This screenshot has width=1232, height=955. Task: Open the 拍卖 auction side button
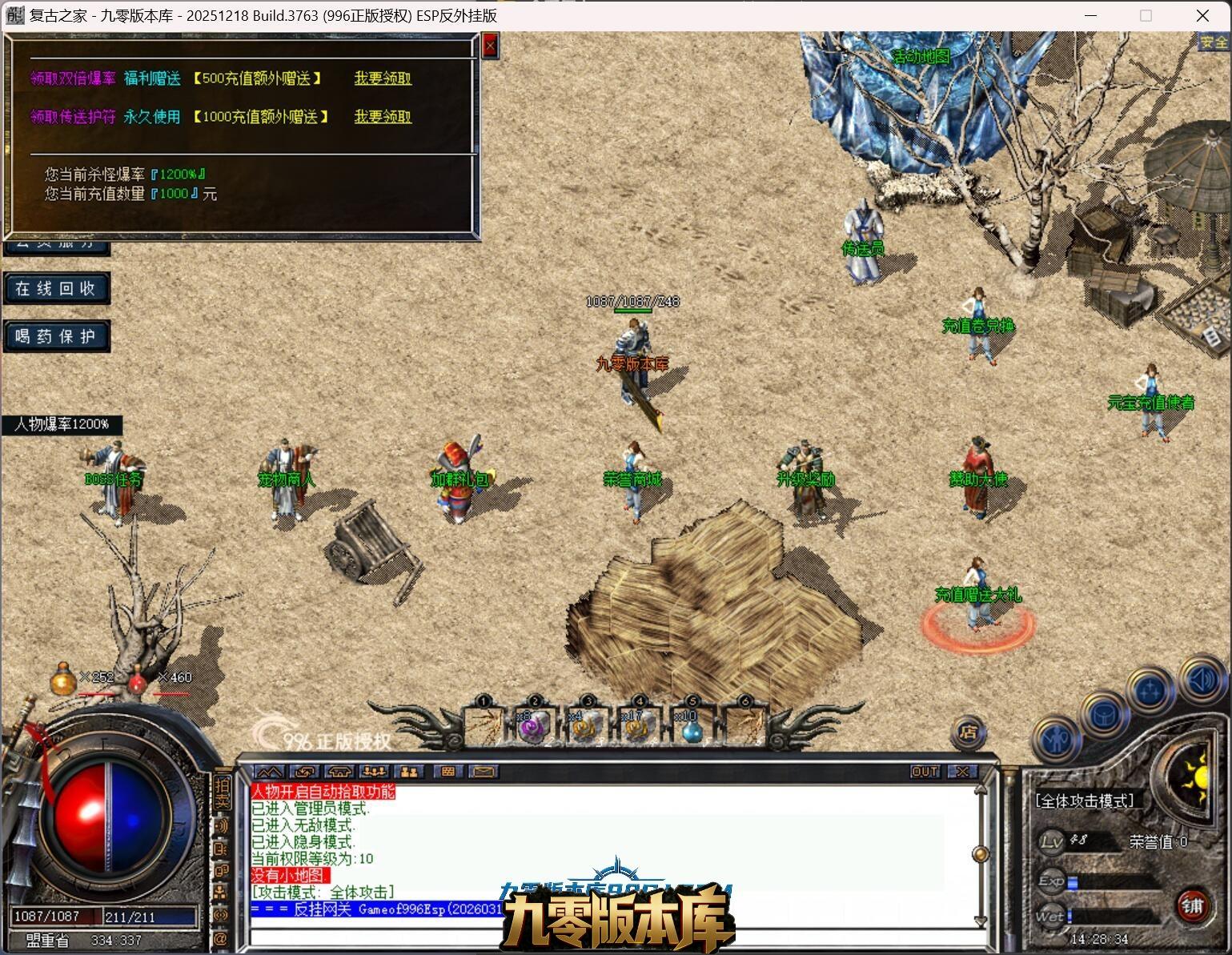[x=222, y=791]
